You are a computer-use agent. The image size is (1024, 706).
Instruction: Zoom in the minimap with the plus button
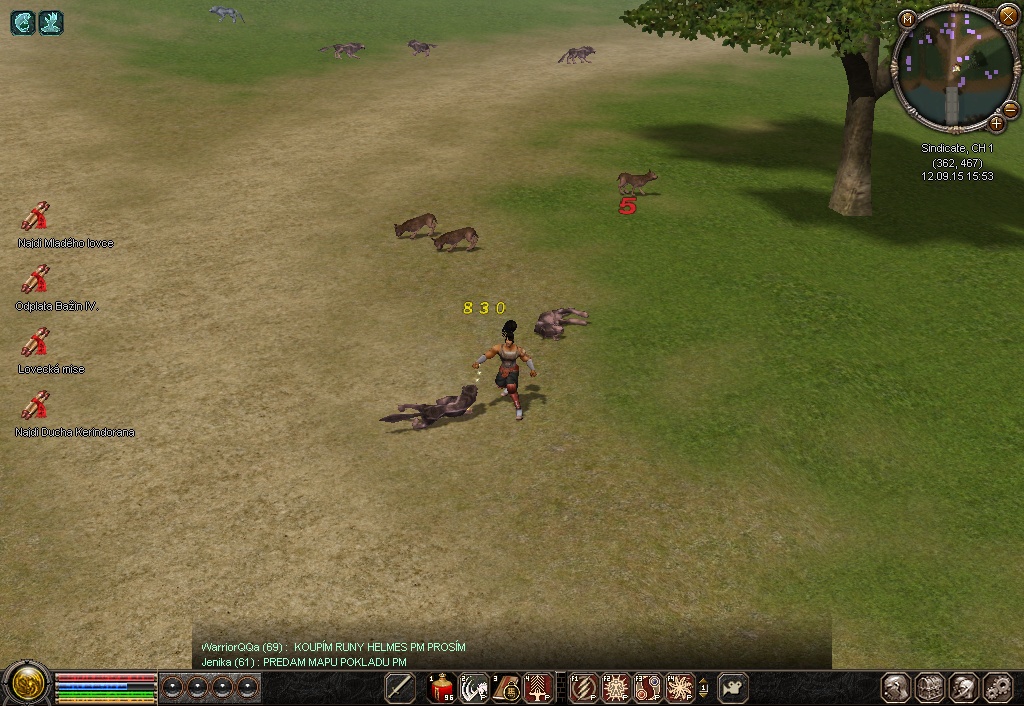[996, 124]
